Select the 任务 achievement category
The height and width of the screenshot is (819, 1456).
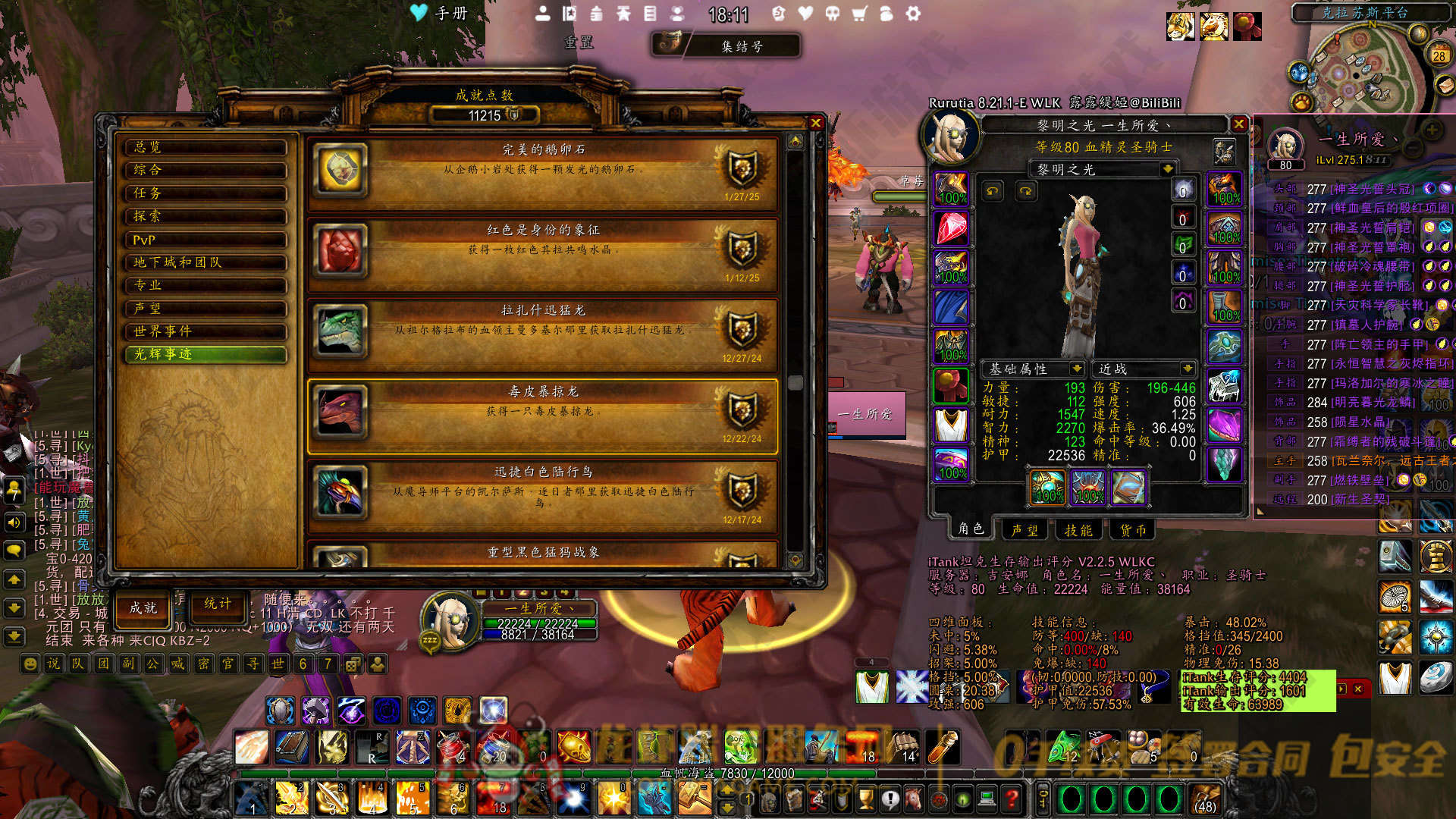pyautogui.click(x=206, y=193)
